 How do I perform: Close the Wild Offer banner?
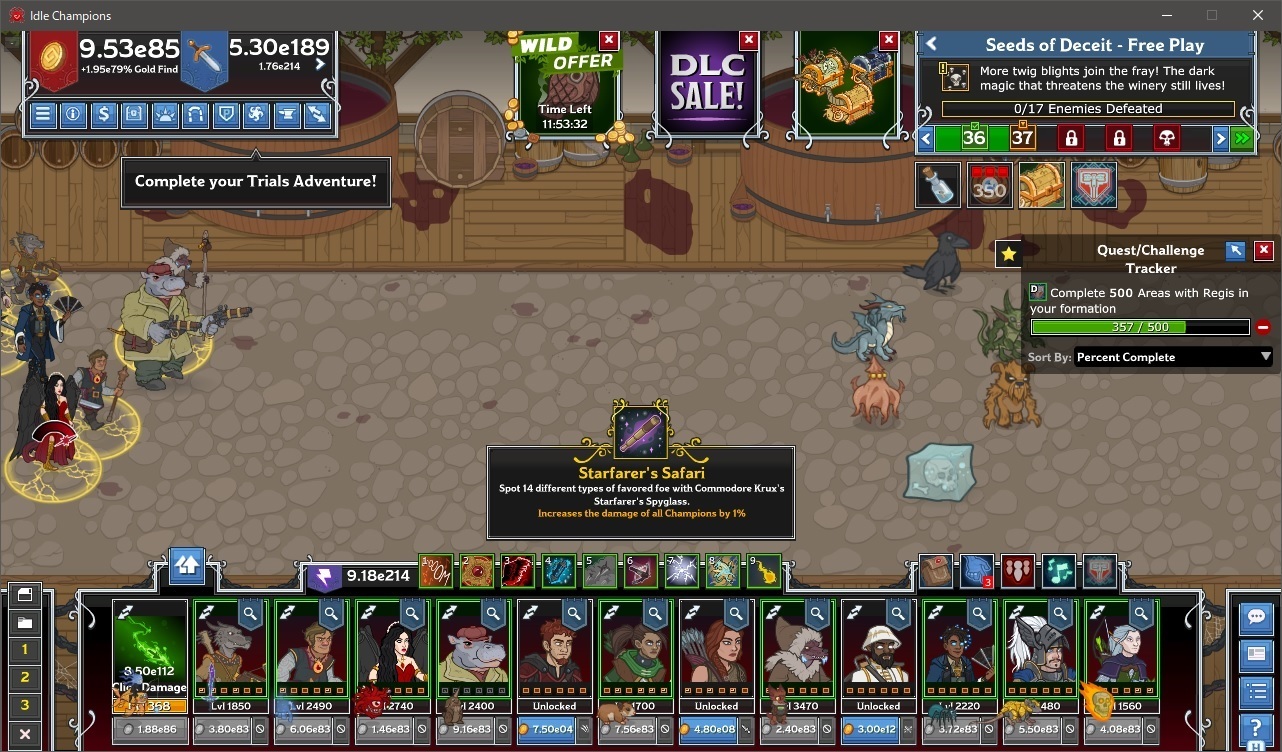tap(609, 40)
